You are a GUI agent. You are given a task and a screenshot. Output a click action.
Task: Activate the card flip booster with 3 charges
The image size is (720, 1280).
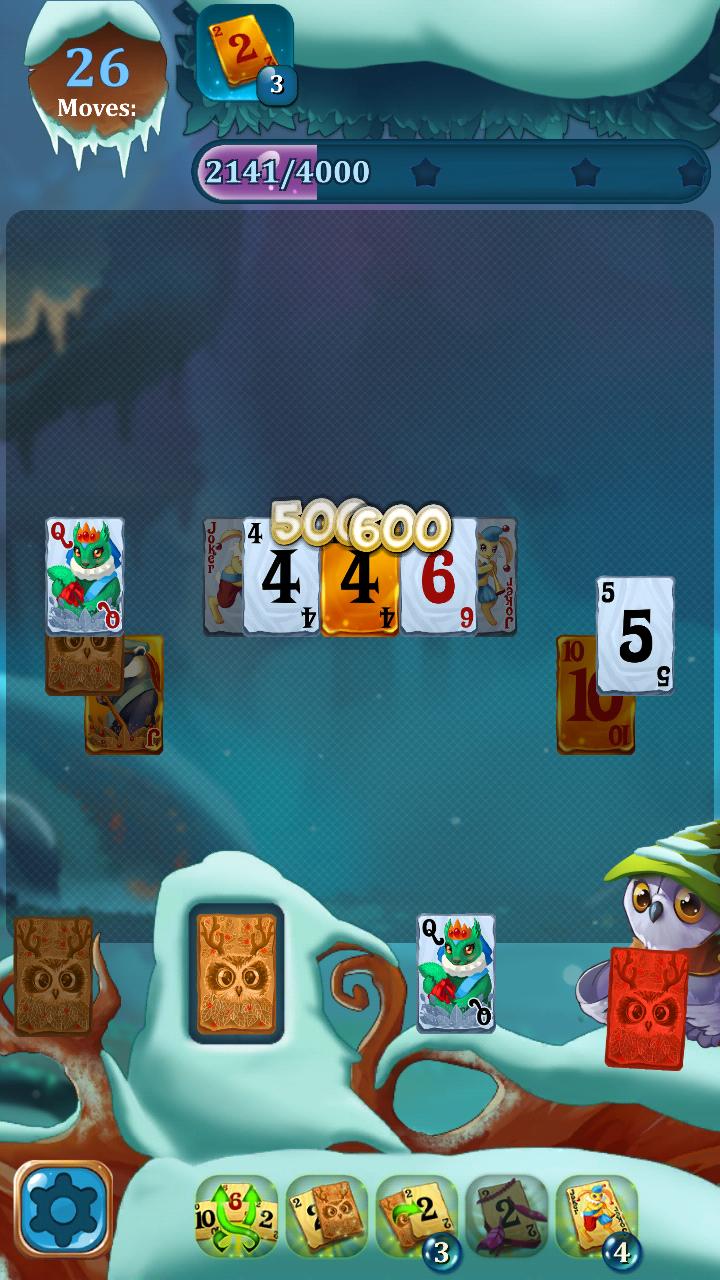point(416,1216)
